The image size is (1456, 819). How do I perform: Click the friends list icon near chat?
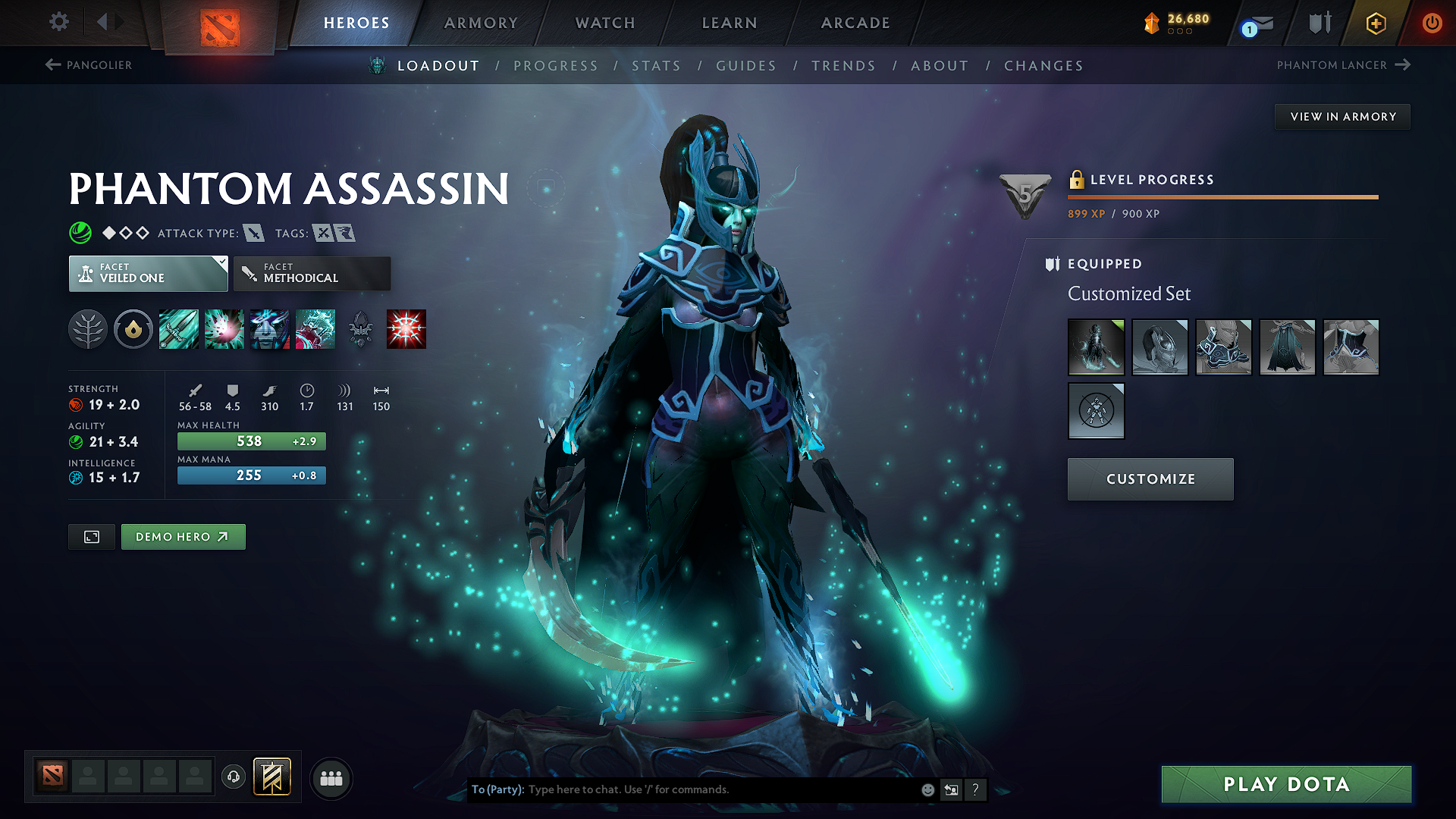(331, 777)
